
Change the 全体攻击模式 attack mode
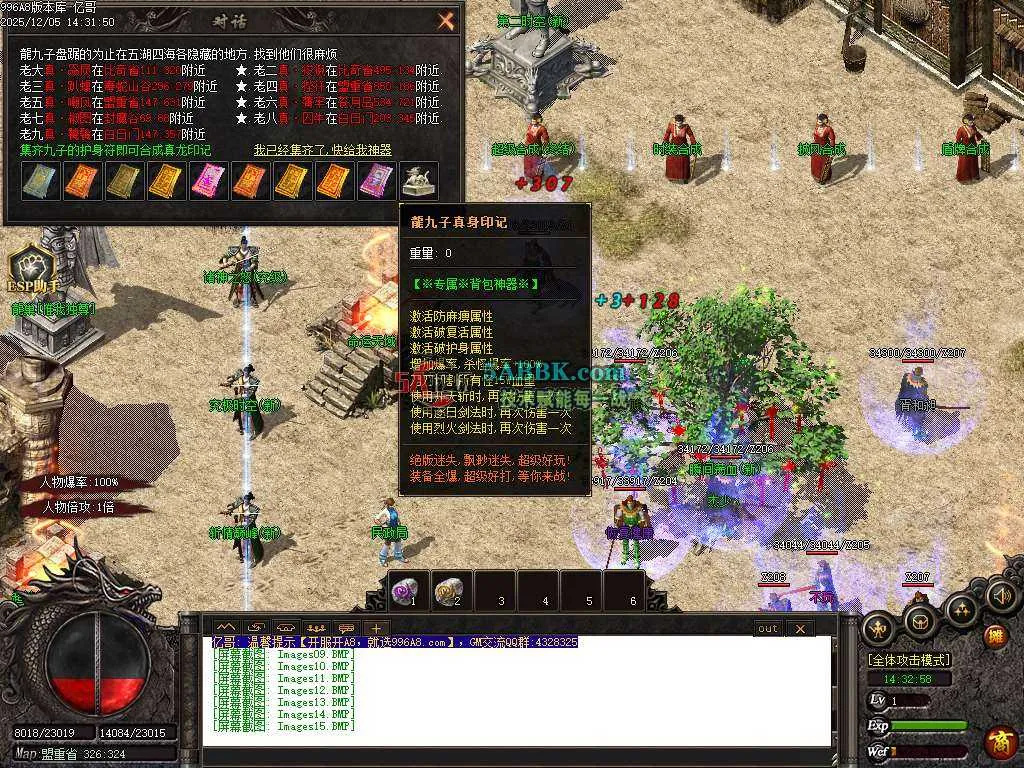pos(909,660)
